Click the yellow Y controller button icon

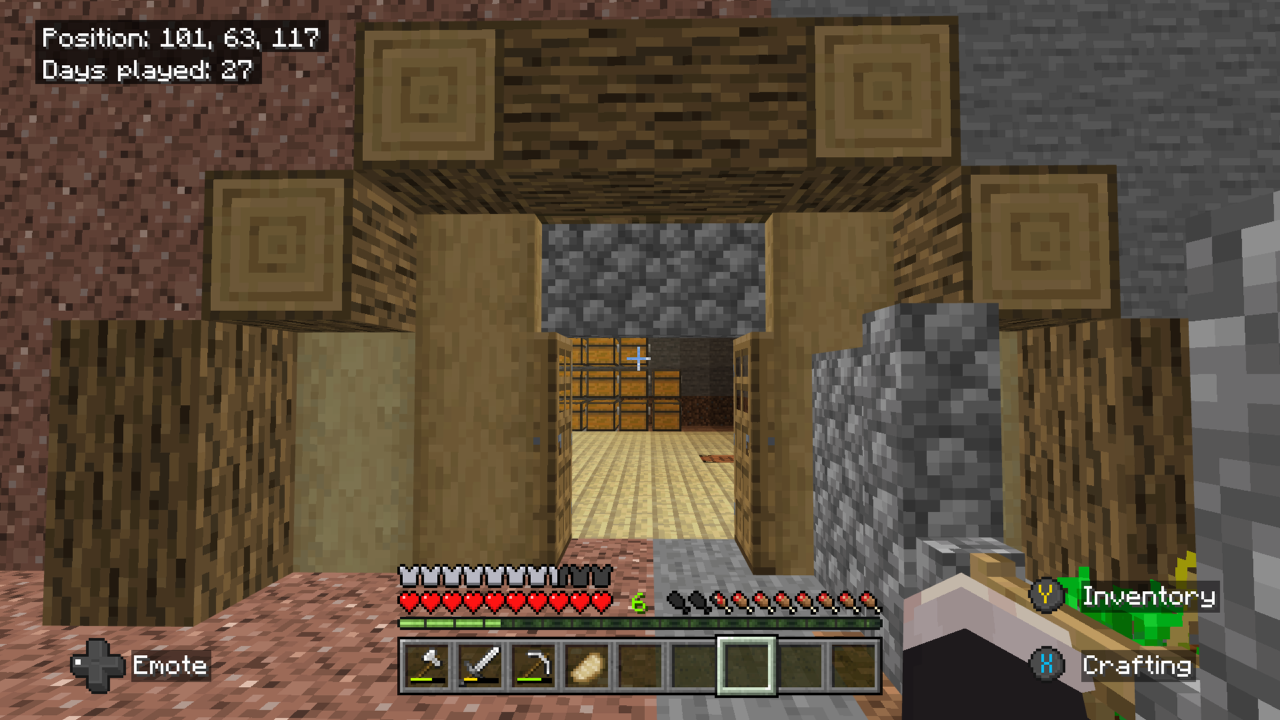coord(1046,597)
